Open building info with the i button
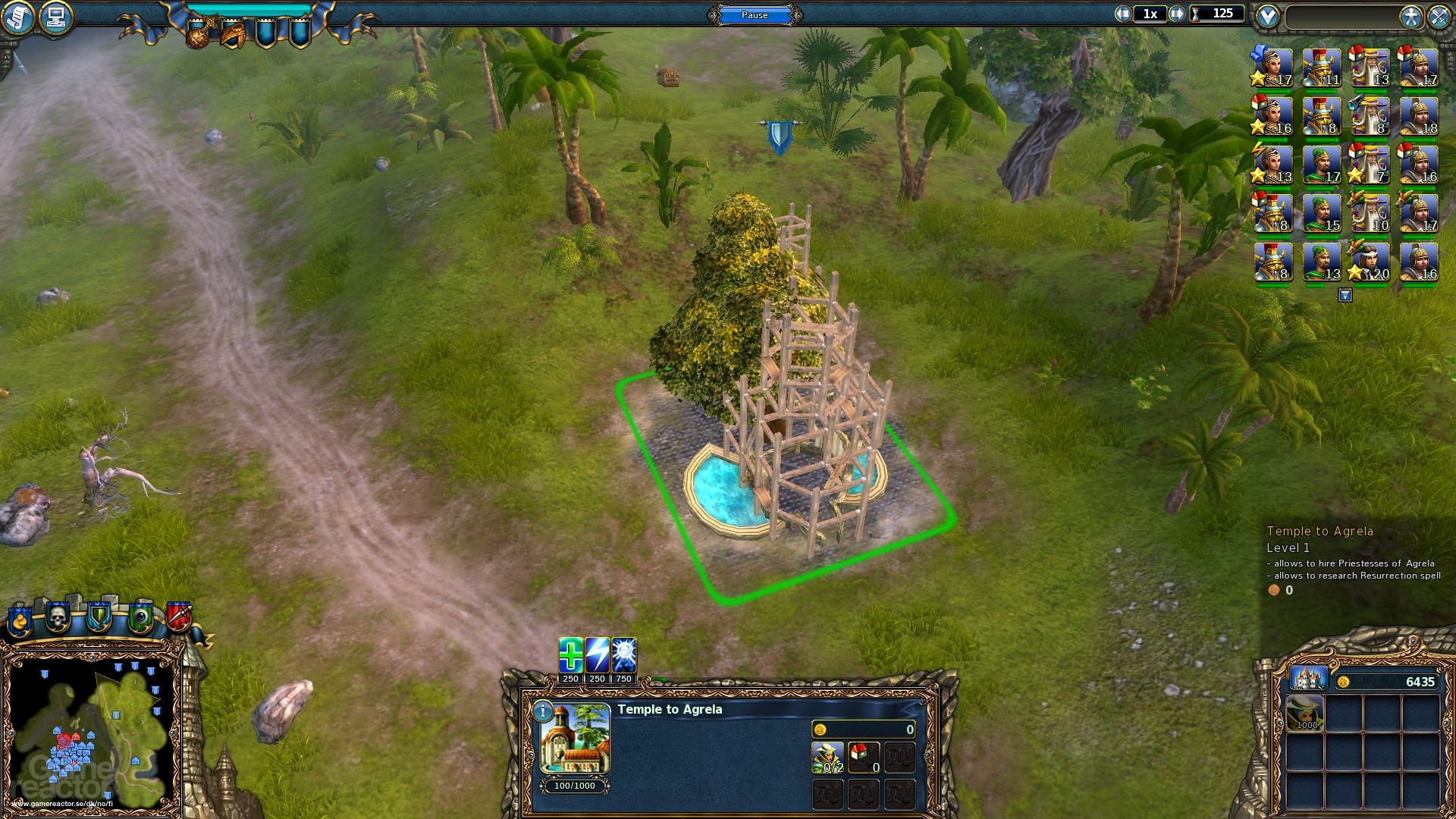 (x=544, y=711)
